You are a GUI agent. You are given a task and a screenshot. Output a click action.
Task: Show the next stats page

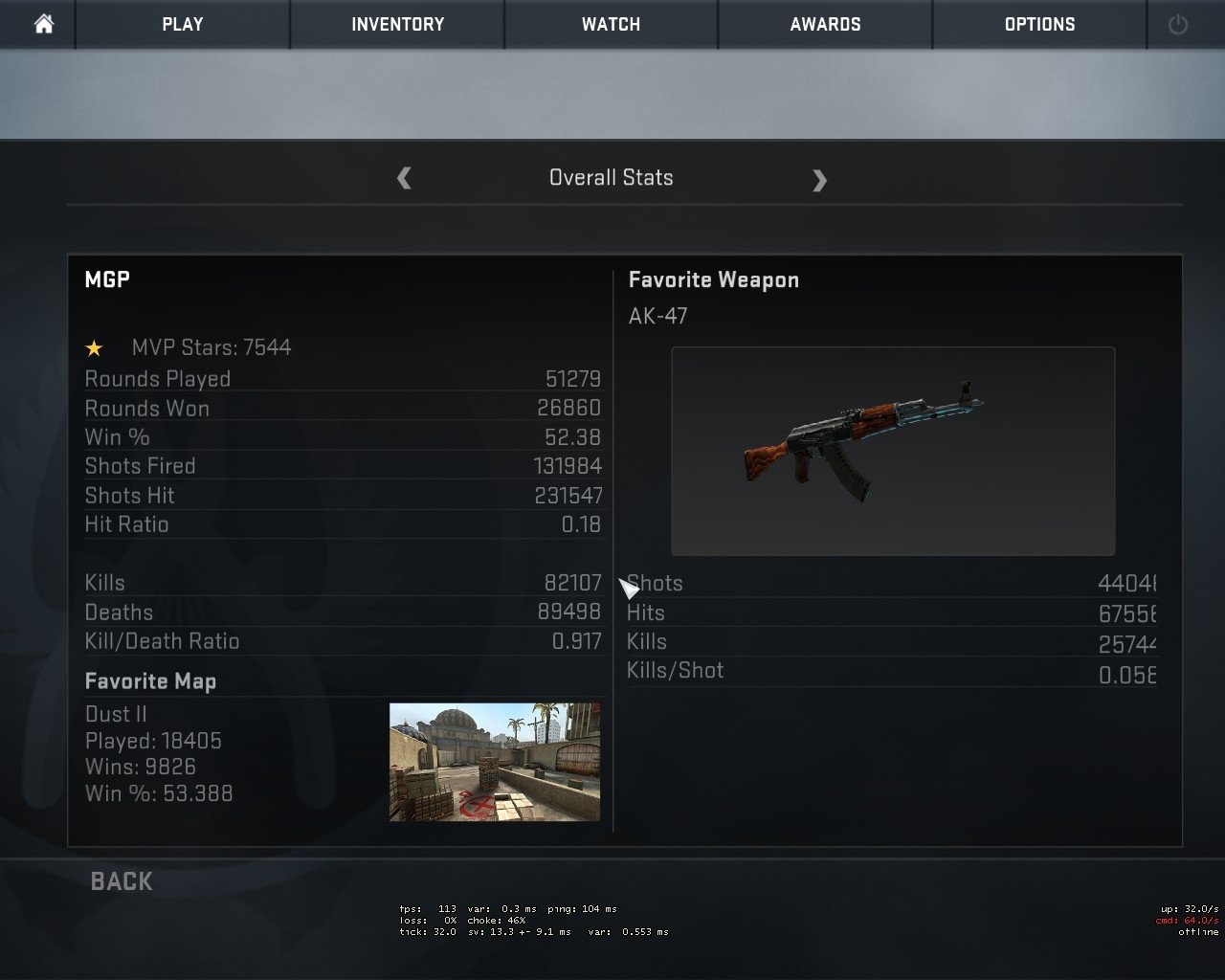819,180
